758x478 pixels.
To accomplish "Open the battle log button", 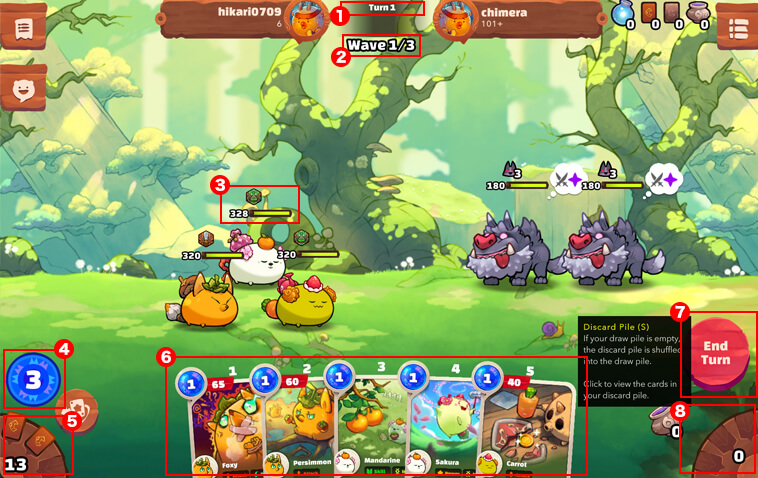I will (23, 27).
